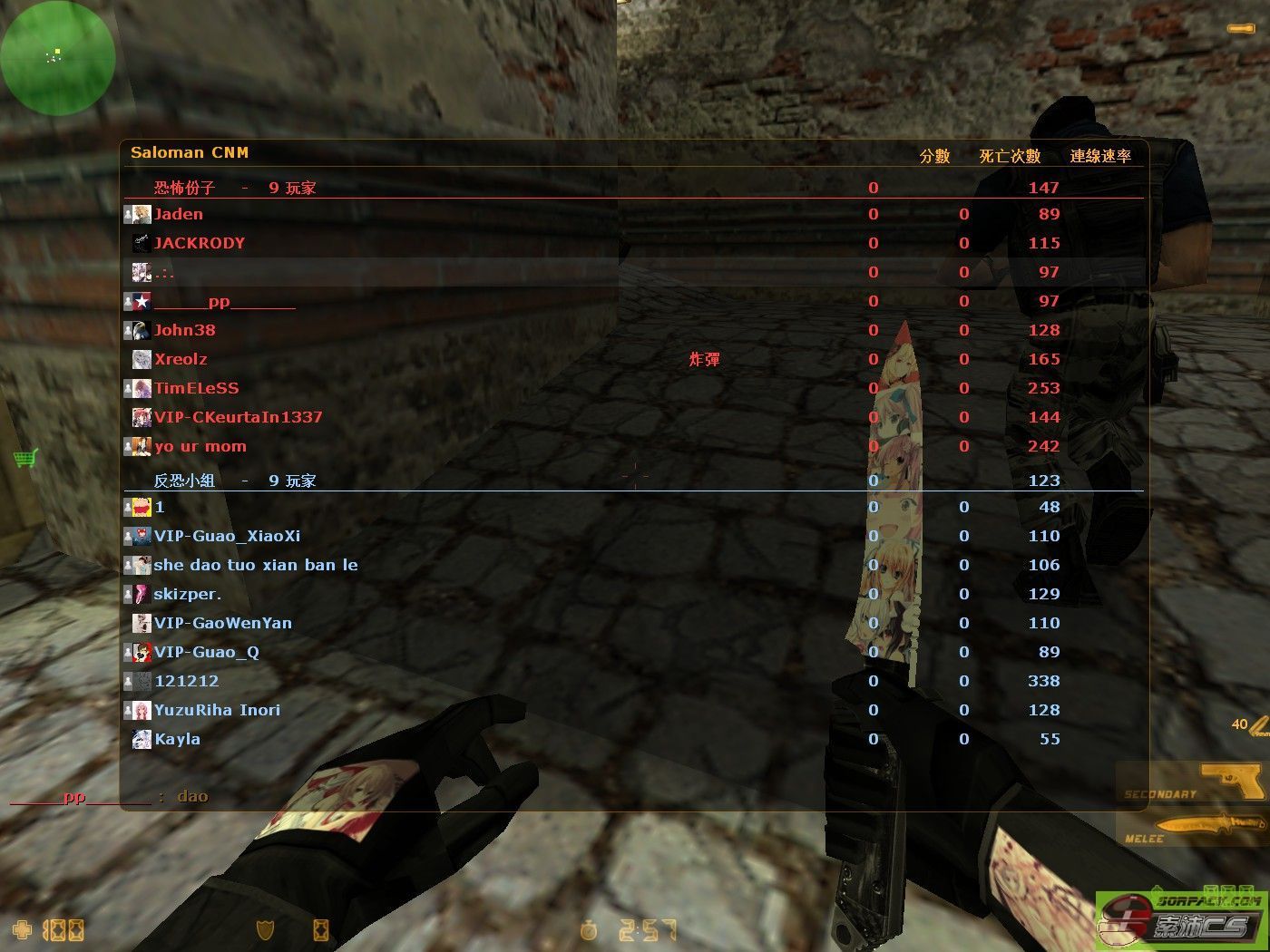The width and height of the screenshot is (1270, 952).
Task: Select player 121212 from the list
Action: (x=186, y=682)
